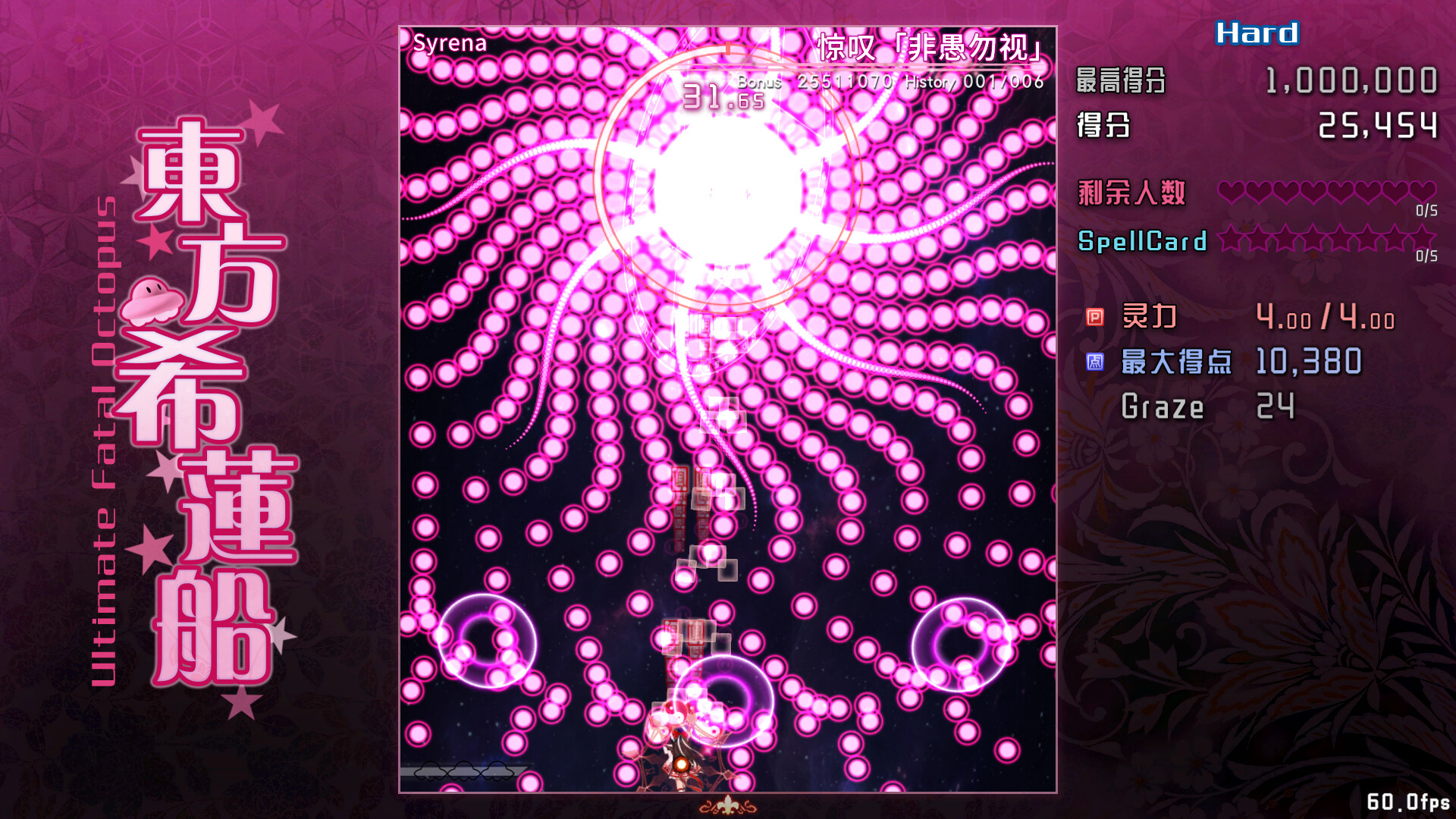Toggle the last heart in the lives row

(x=1424, y=192)
